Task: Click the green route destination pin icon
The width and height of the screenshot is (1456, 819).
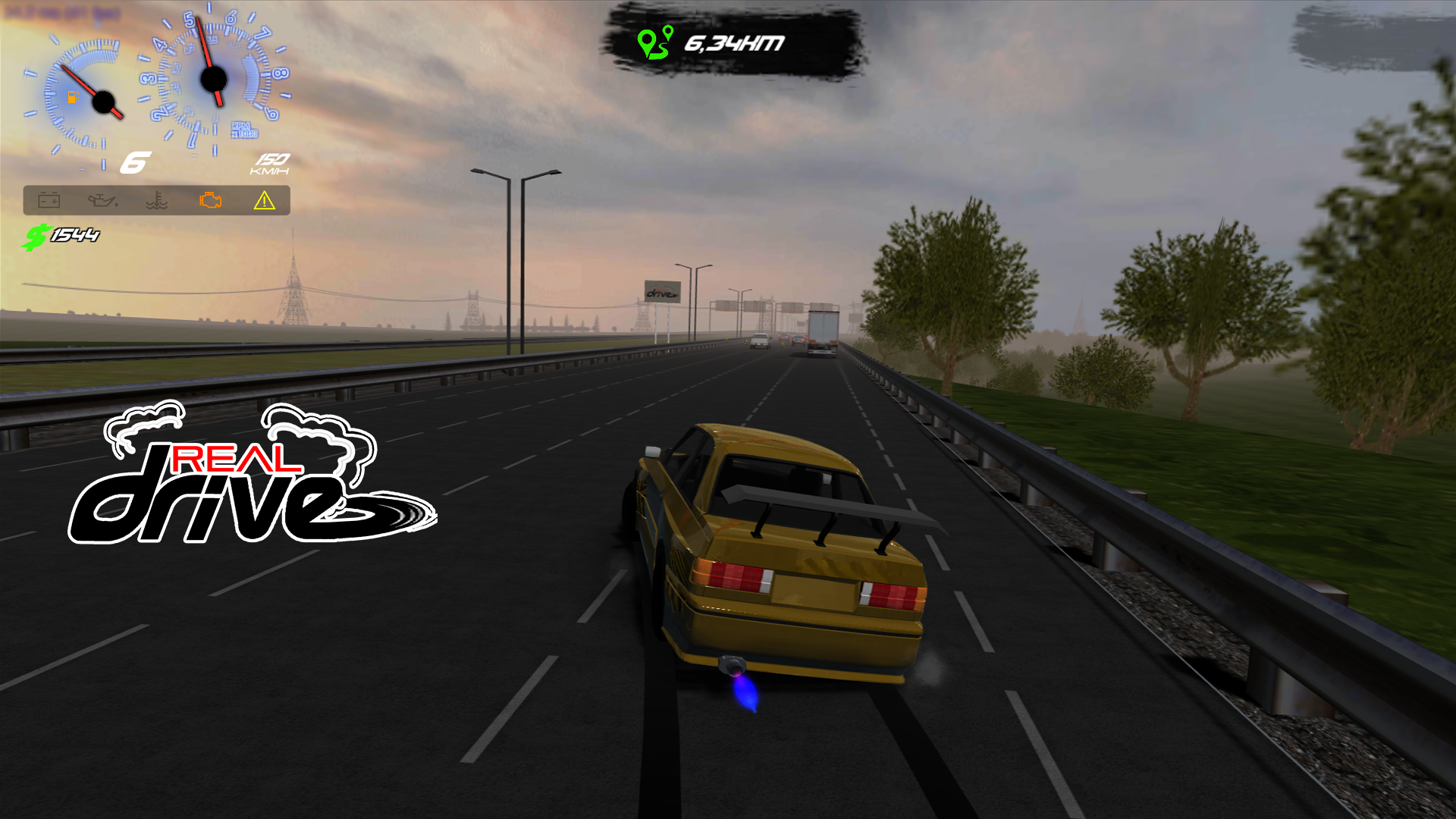Action: coord(654,44)
